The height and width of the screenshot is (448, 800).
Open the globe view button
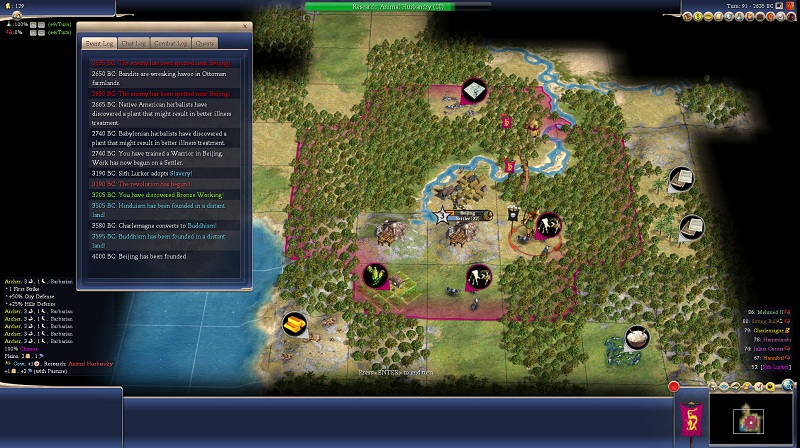point(789,385)
